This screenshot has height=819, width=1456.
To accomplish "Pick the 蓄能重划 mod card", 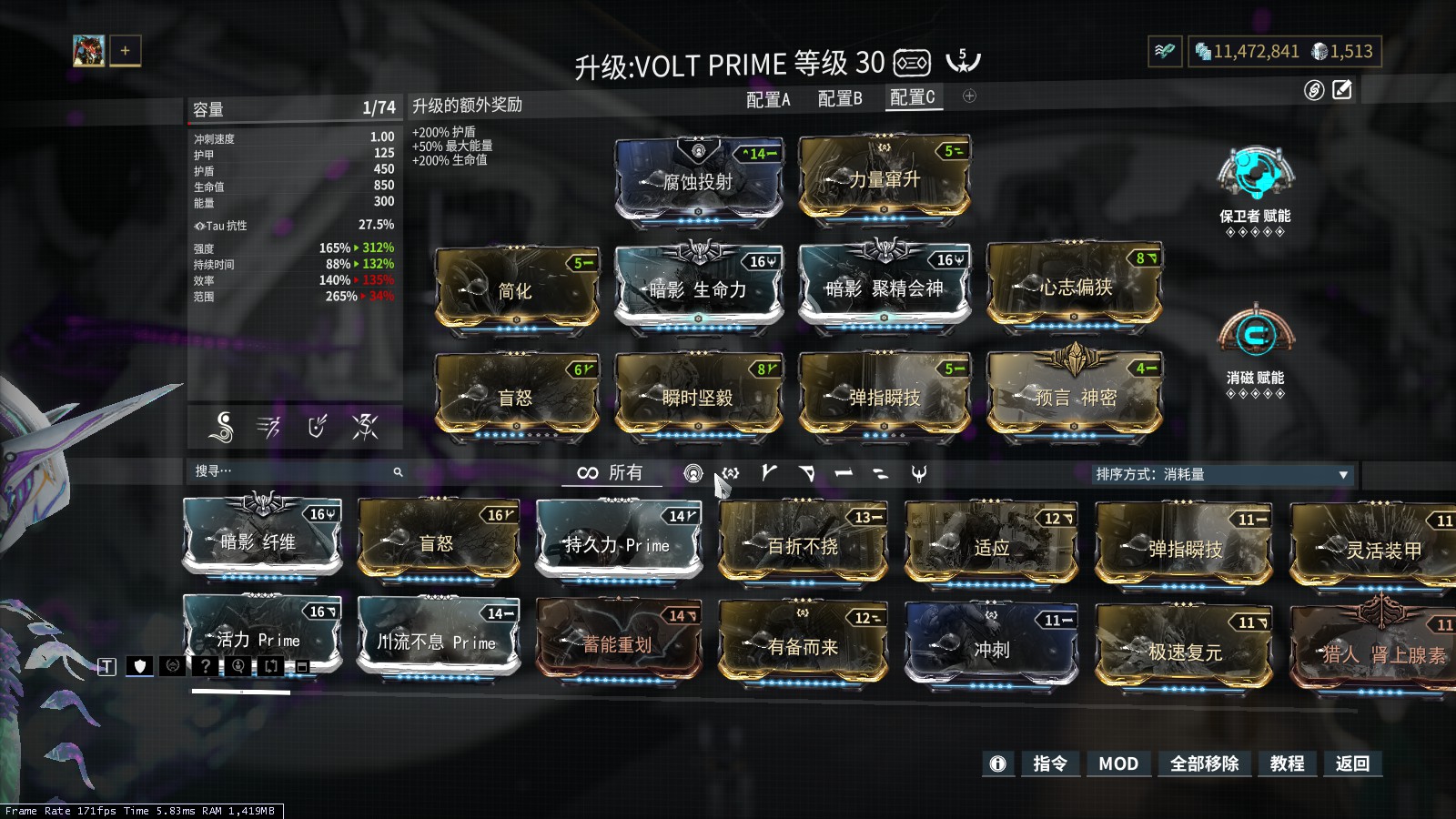I will pyautogui.click(x=618, y=644).
